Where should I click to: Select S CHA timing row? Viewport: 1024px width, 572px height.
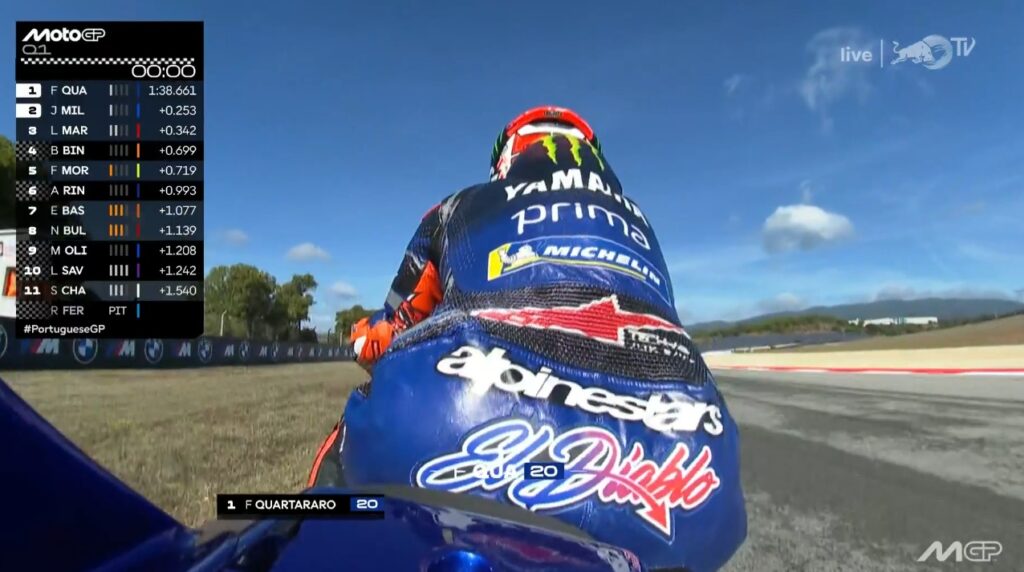[108, 290]
